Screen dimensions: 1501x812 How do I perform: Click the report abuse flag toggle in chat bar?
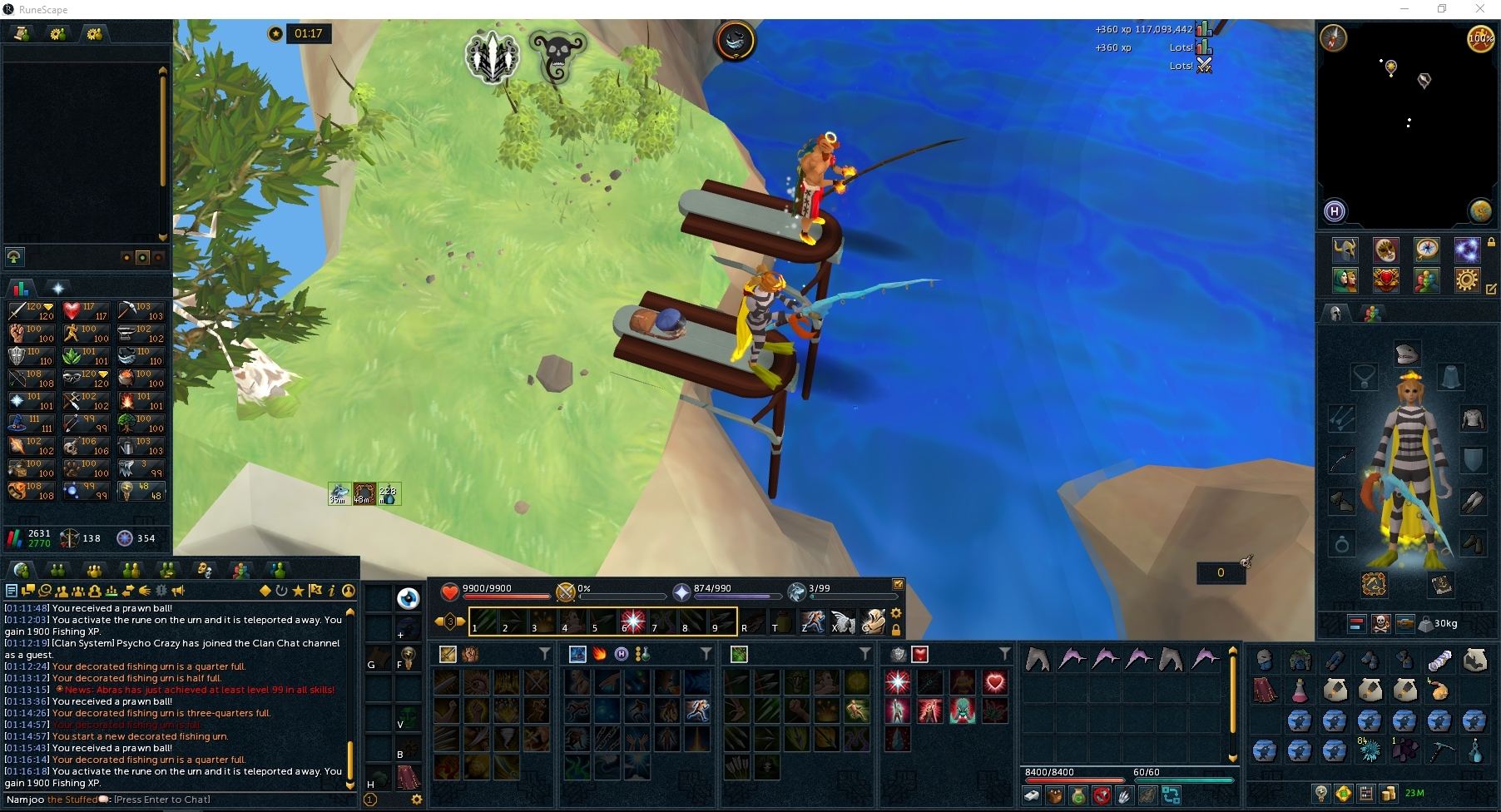tap(316, 592)
